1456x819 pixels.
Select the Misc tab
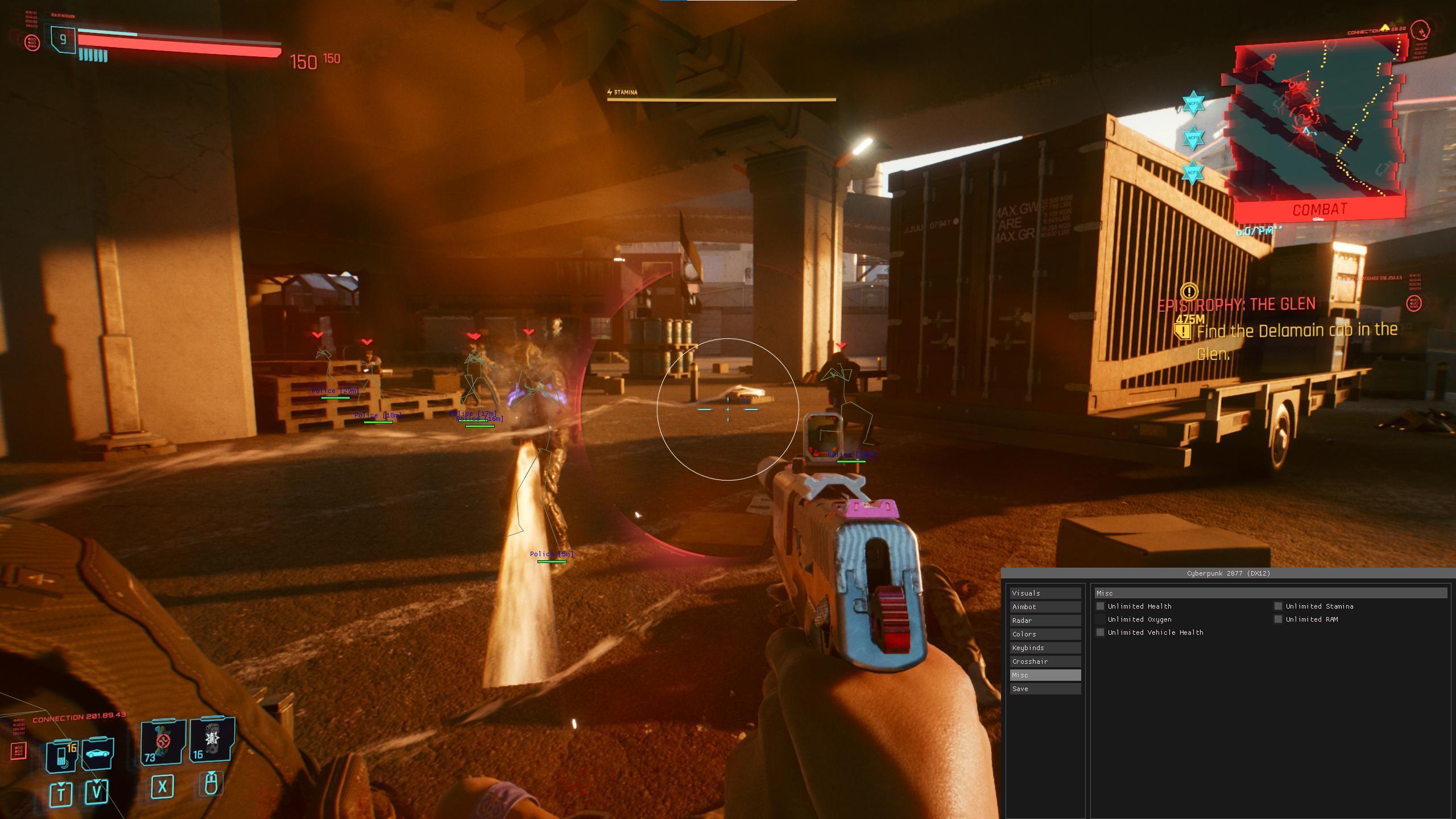tap(1045, 675)
